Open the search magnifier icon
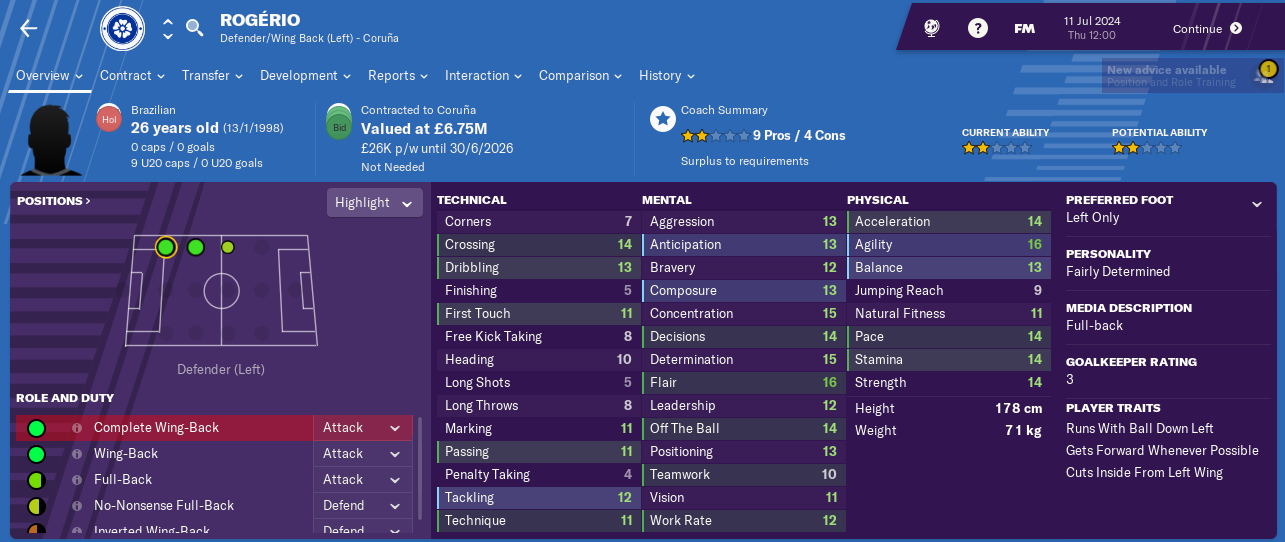1285x542 pixels. (x=195, y=28)
